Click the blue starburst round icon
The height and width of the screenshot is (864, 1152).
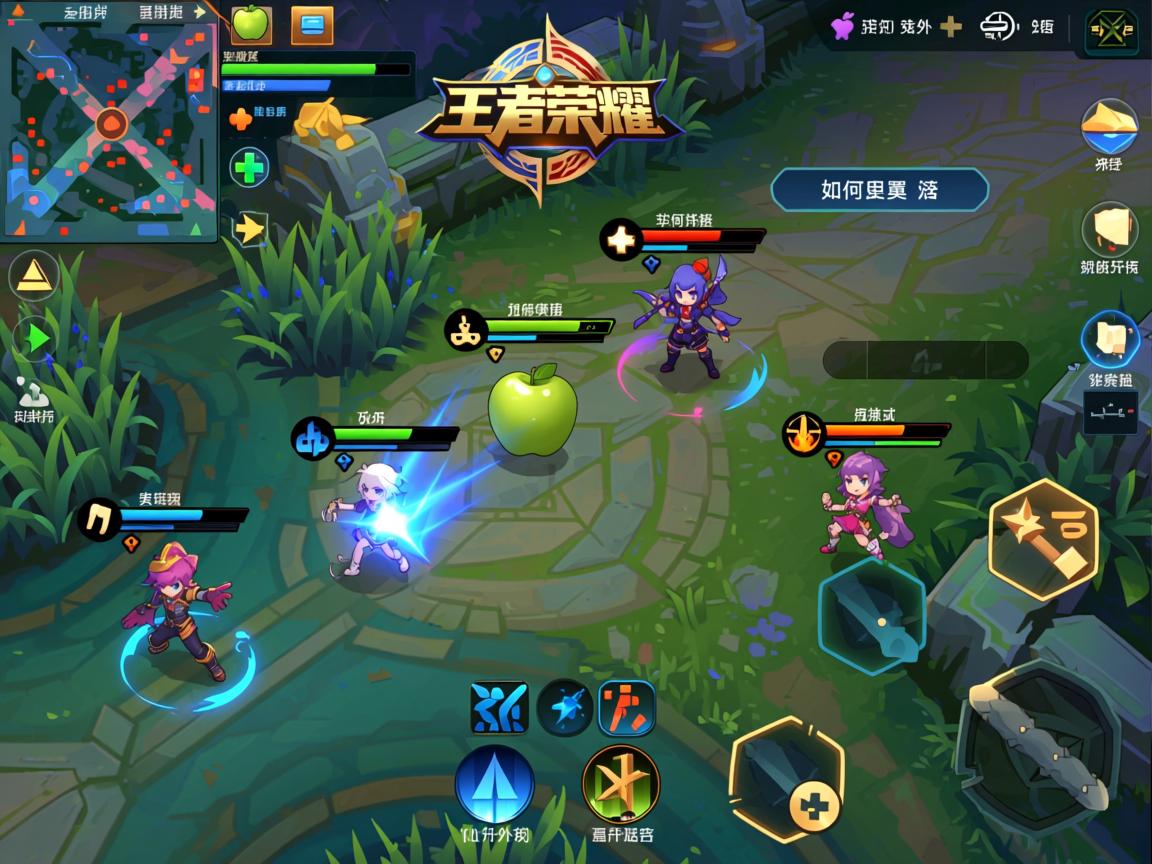coord(564,708)
